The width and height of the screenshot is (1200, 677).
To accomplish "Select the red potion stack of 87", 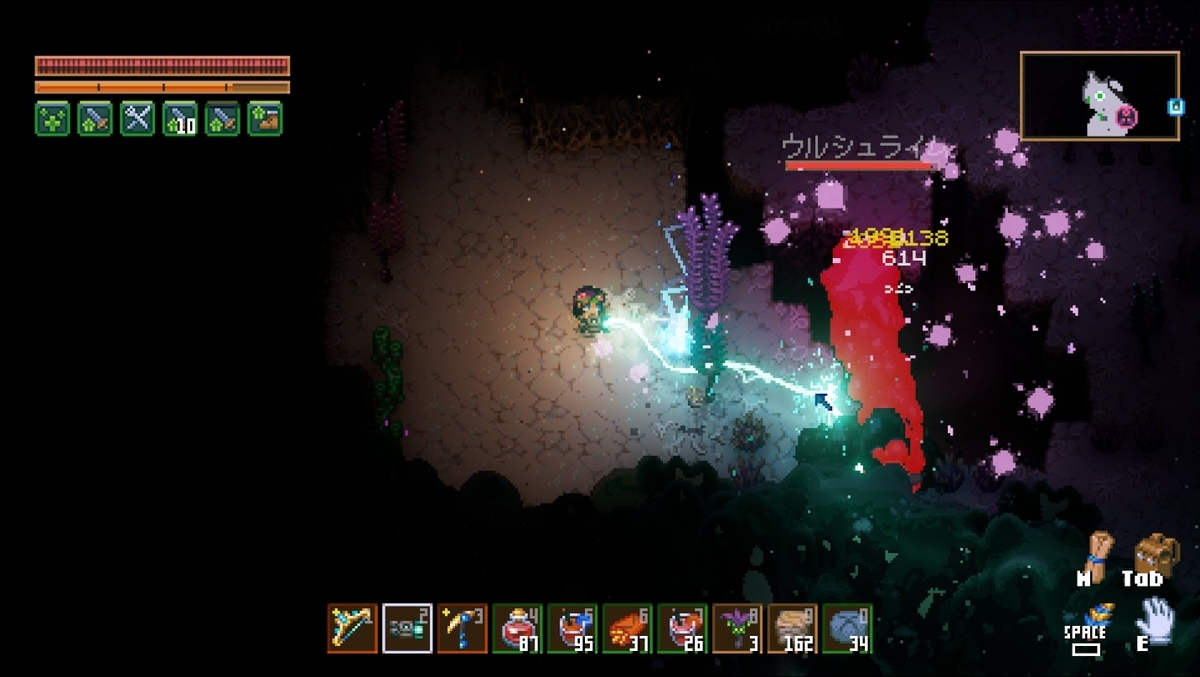I will pos(517,628).
